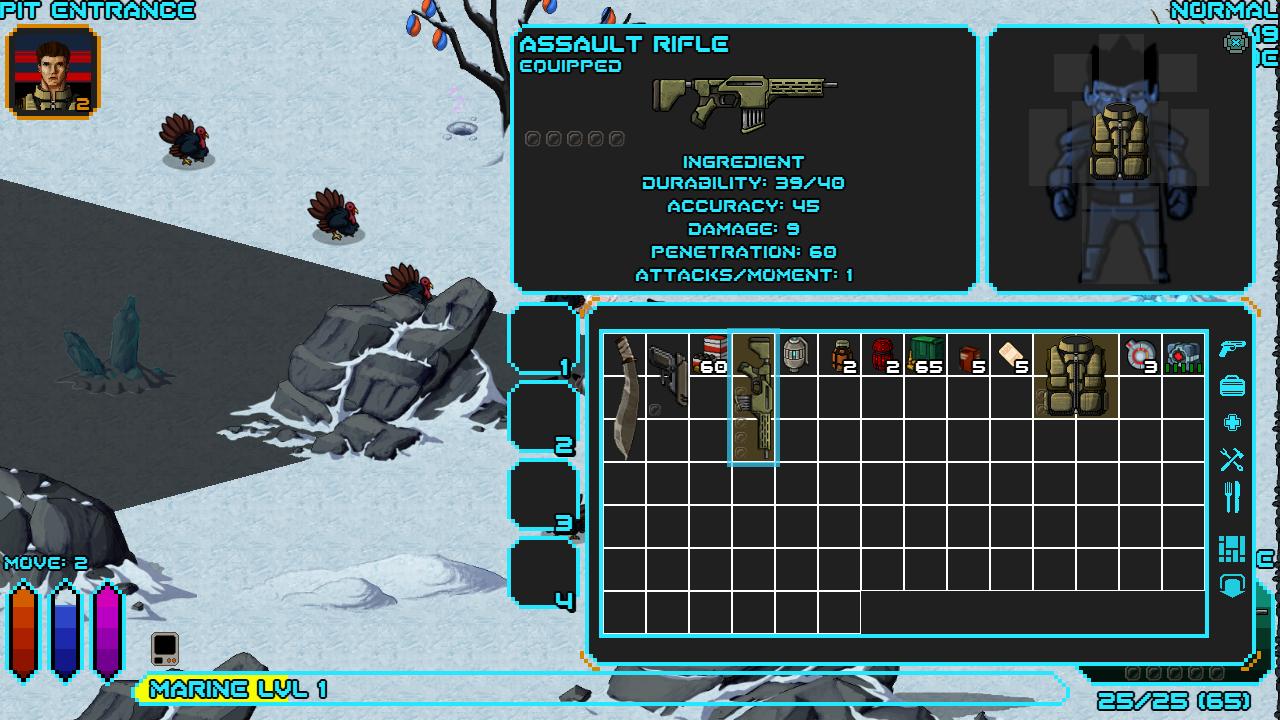
Task: Select the orange canister stack of 2
Action: coord(840,355)
